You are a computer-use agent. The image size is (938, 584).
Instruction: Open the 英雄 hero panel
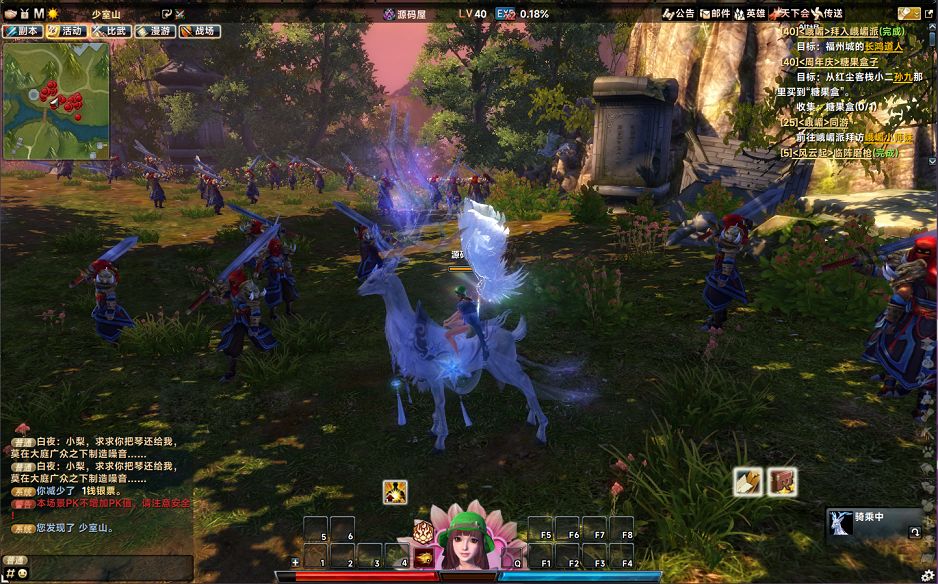click(750, 14)
